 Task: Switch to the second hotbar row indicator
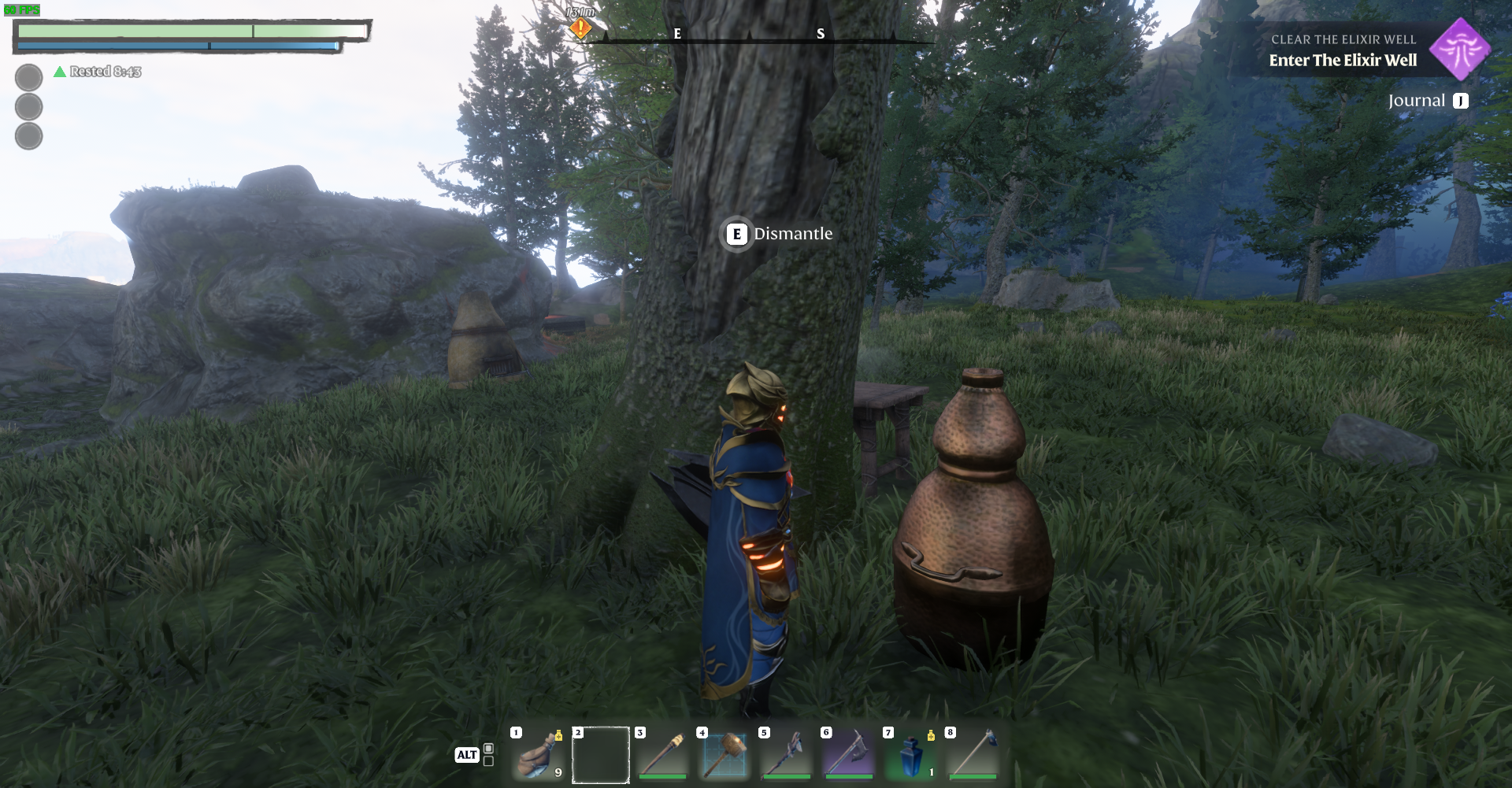pos(488,761)
